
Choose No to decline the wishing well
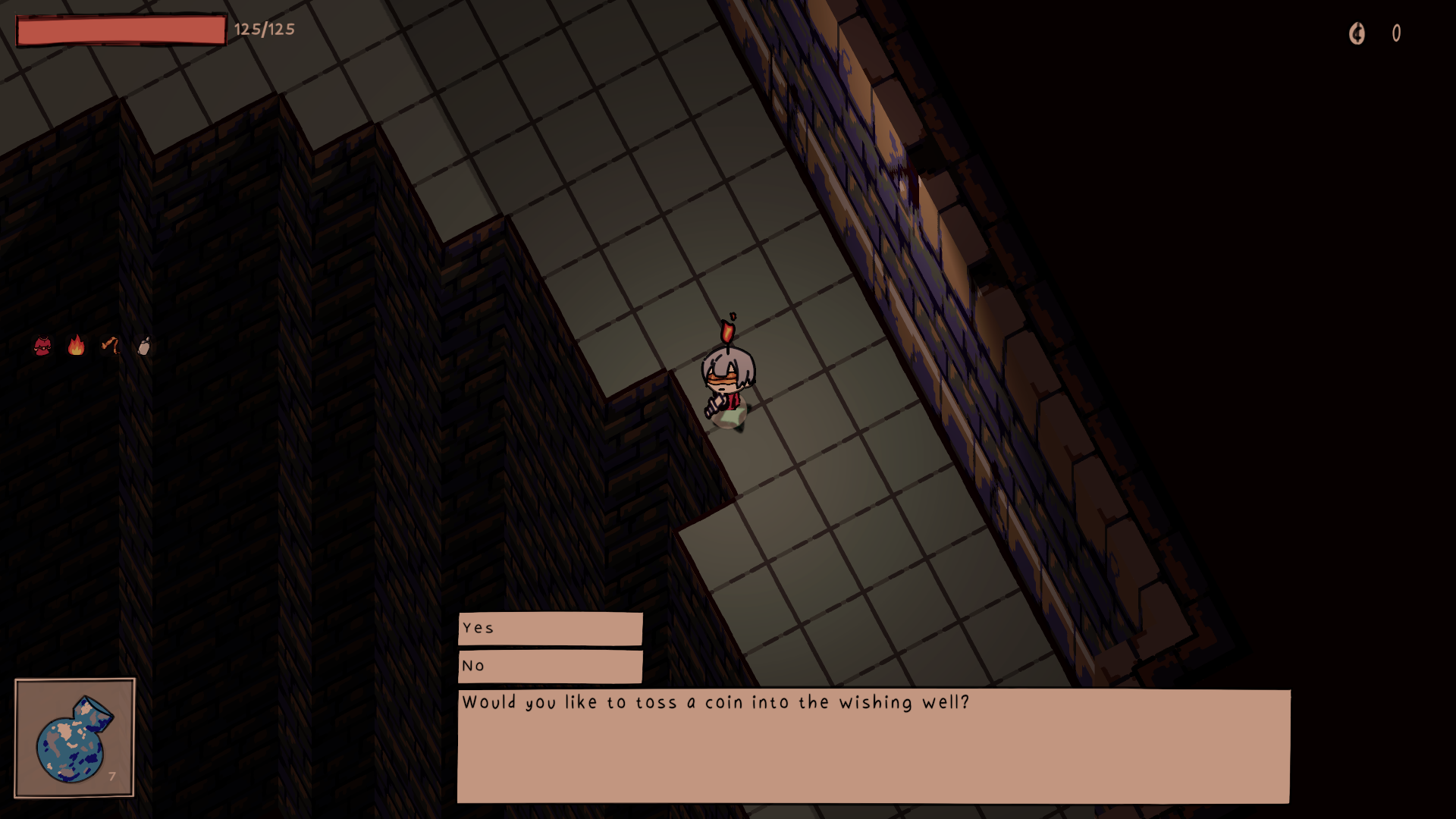(x=550, y=666)
